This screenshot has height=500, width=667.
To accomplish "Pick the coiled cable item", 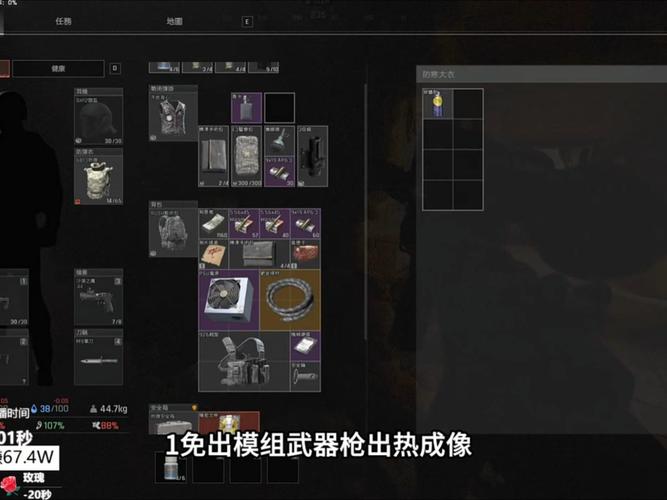I will click(290, 298).
